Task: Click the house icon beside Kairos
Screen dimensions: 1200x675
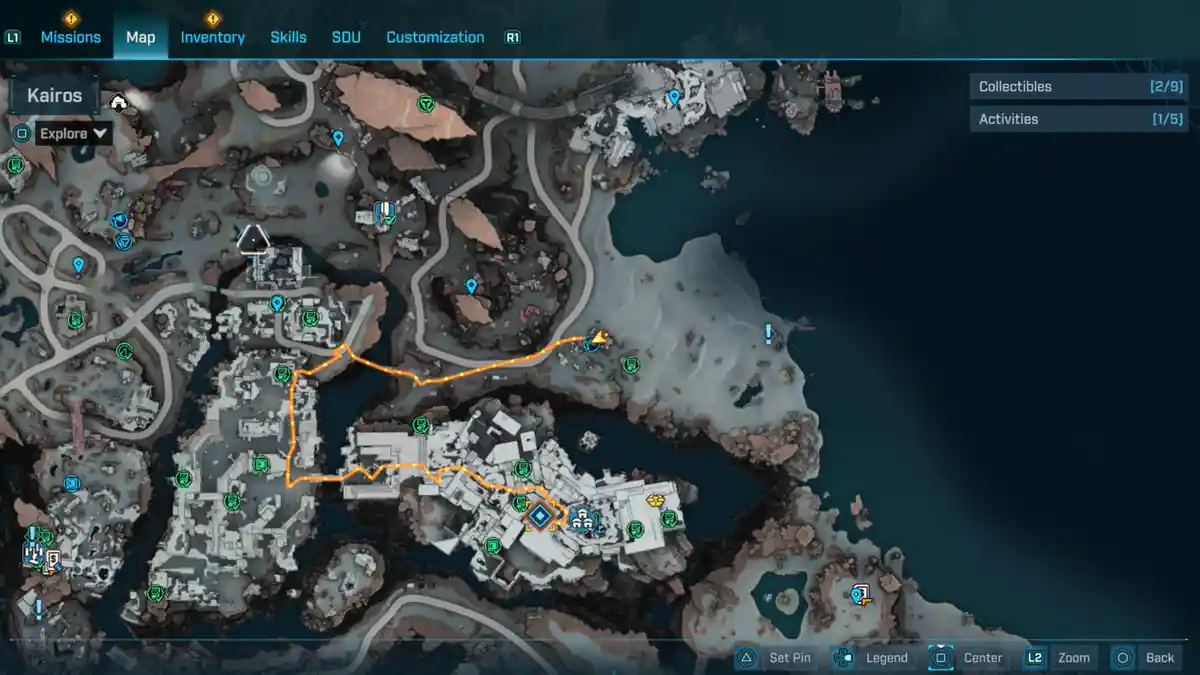Action: (x=119, y=101)
